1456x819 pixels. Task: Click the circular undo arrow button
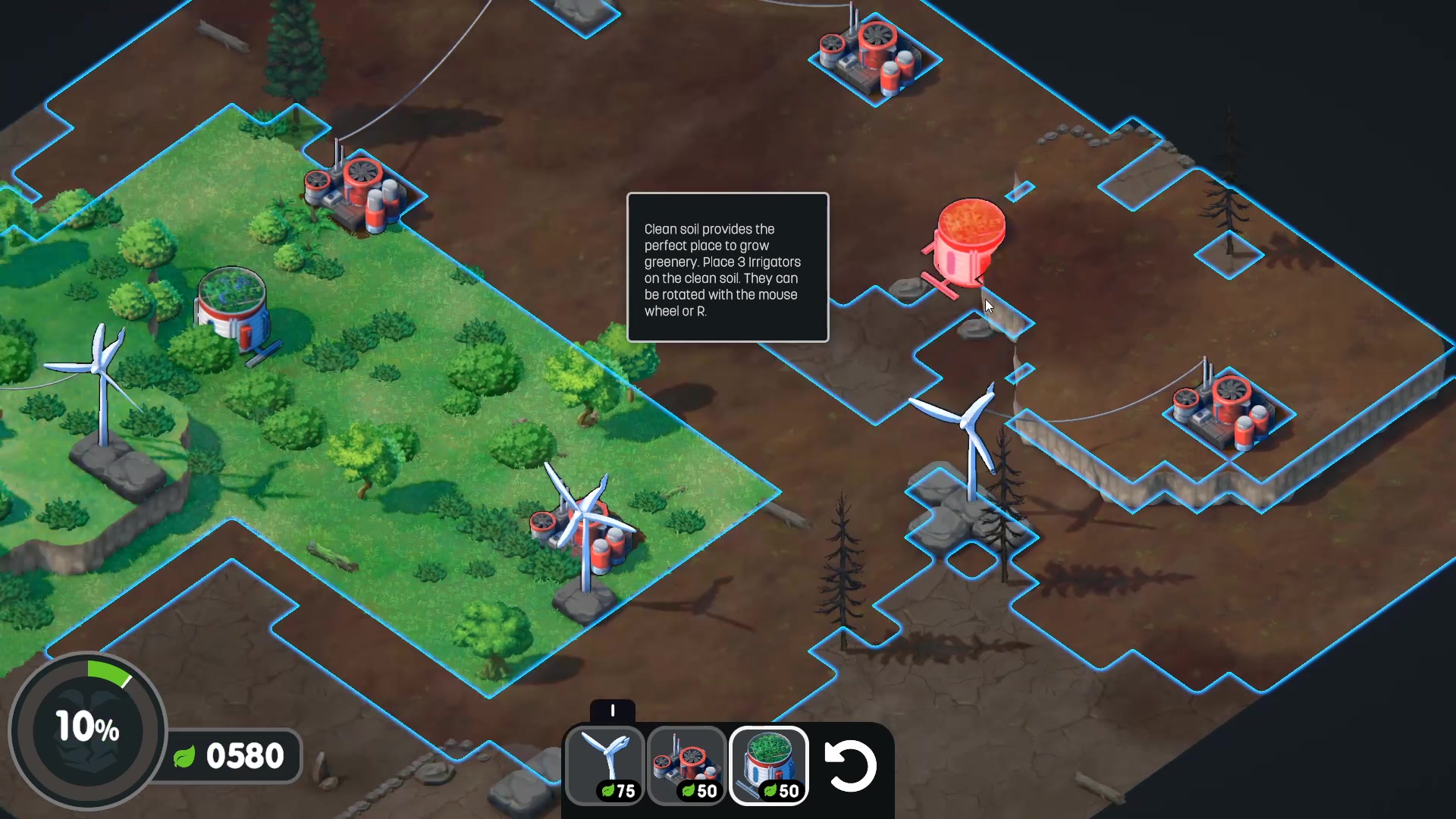click(851, 765)
